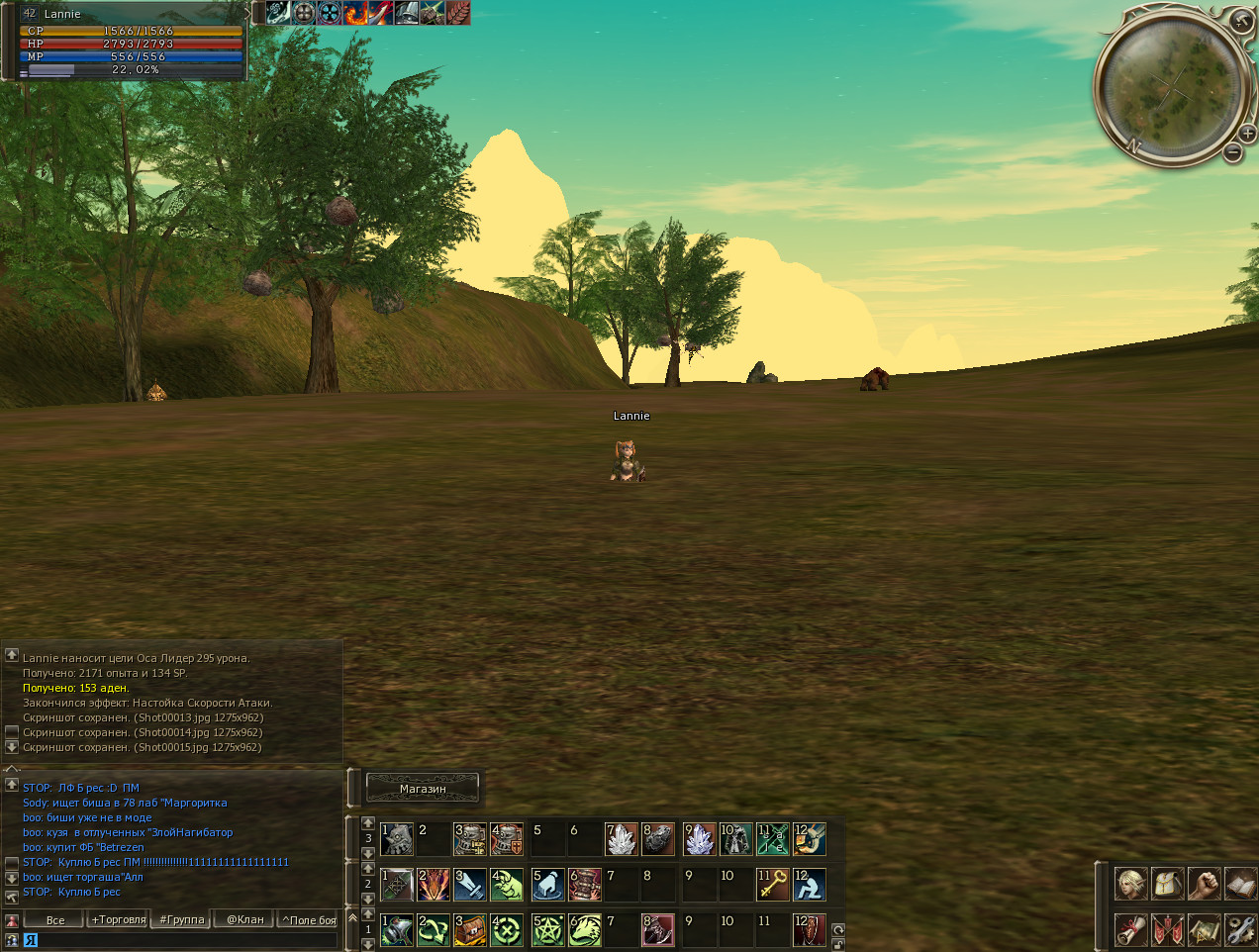Zoom in the minimap with plus button
The height and width of the screenshot is (952, 1259).
click(x=1247, y=134)
